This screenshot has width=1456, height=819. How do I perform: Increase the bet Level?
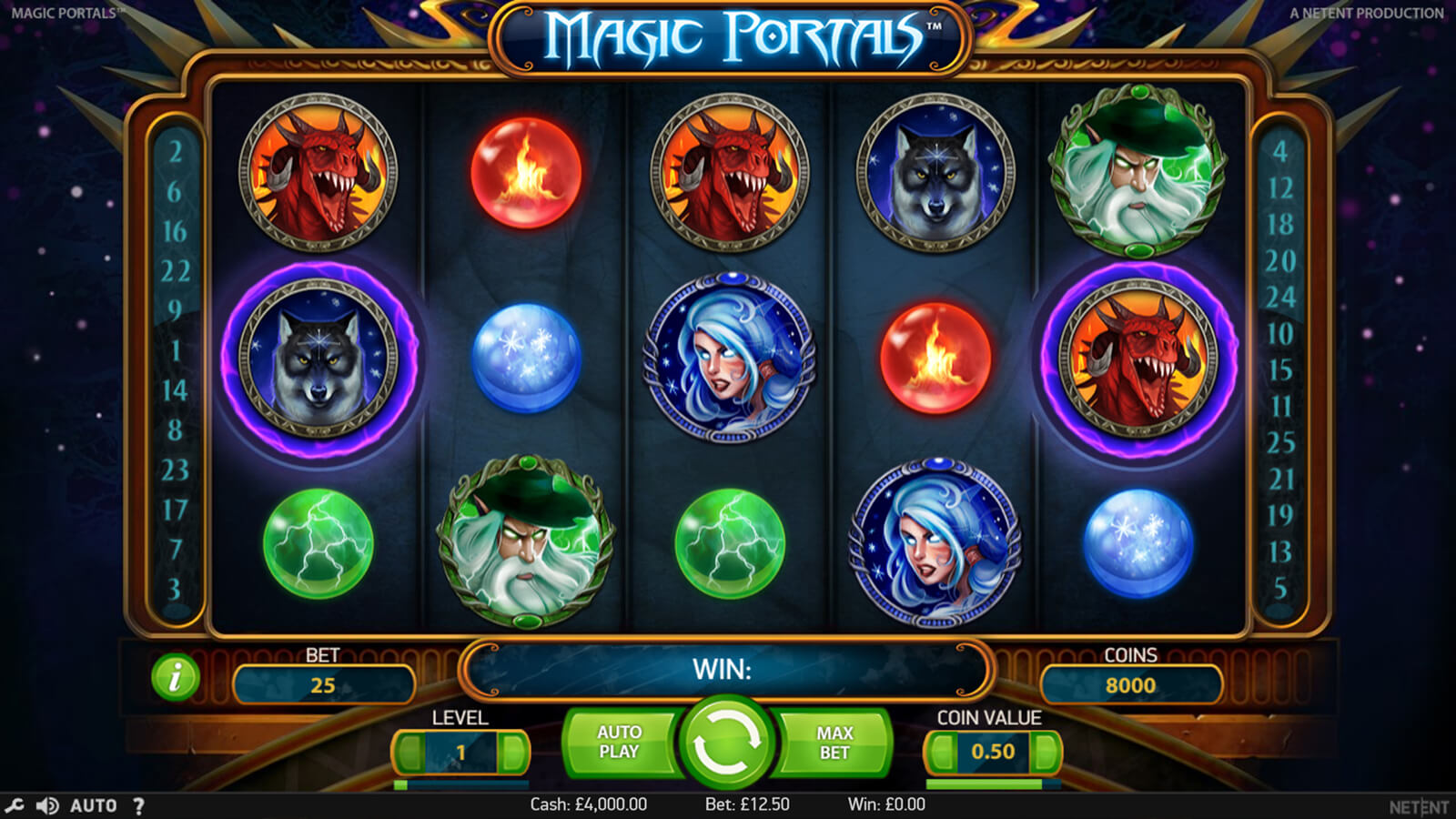pyautogui.click(x=513, y=753)
